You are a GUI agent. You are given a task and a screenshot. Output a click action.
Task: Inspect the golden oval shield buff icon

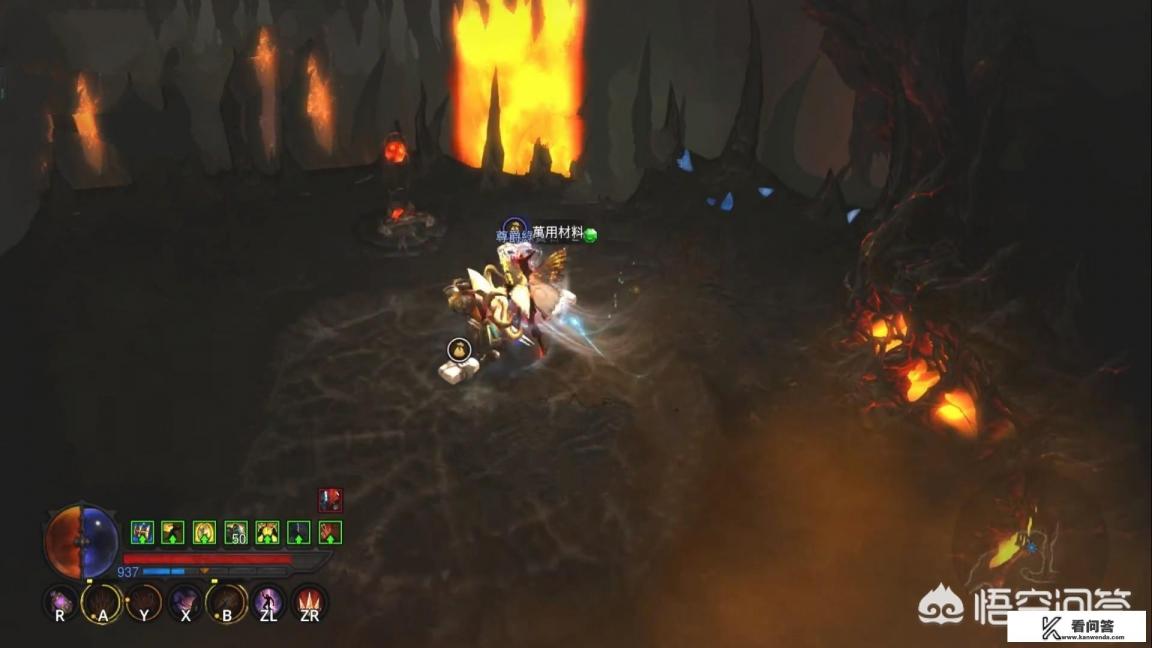click(204, 532)
